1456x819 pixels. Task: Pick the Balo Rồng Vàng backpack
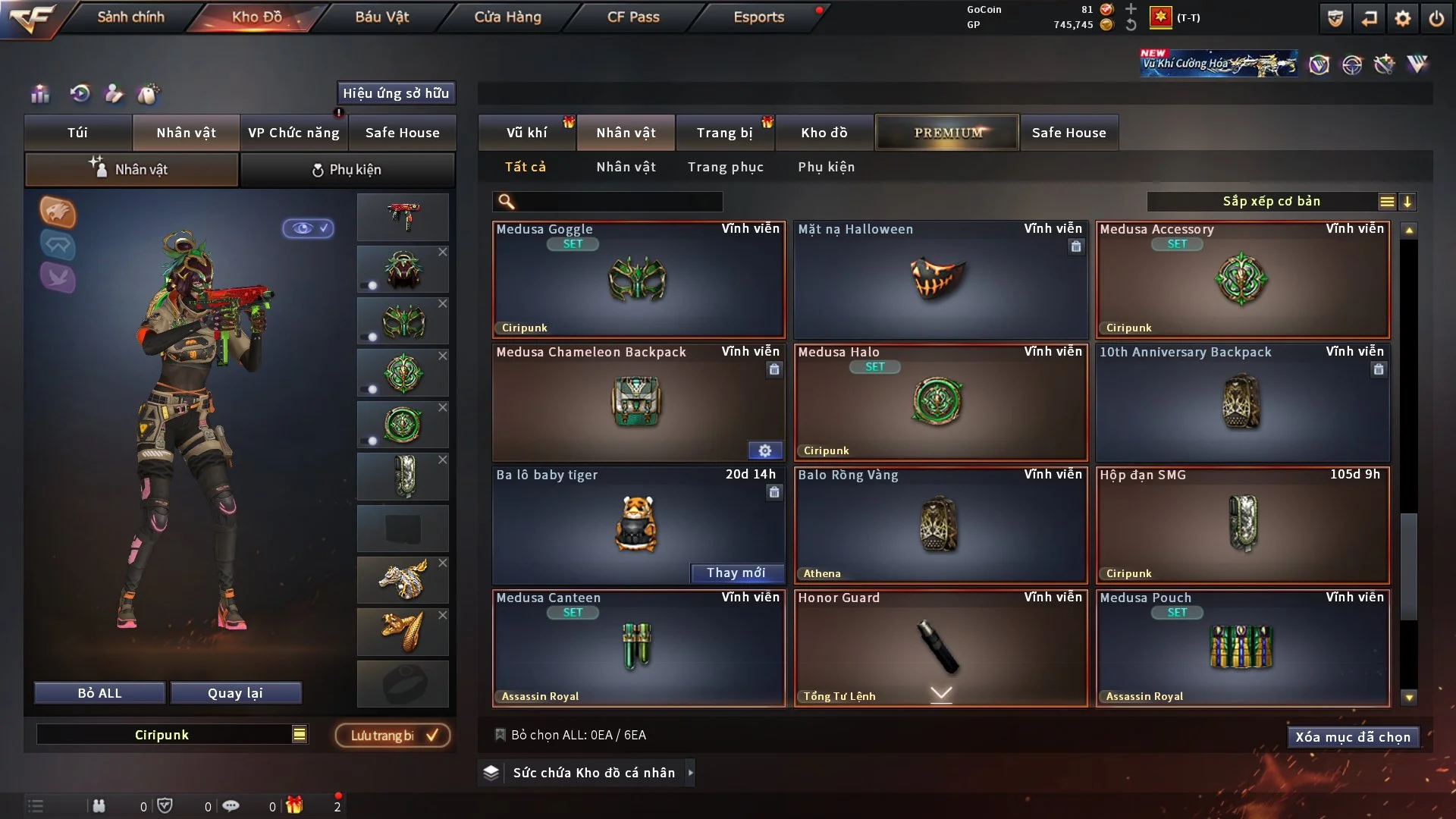(x=940, y=526)
